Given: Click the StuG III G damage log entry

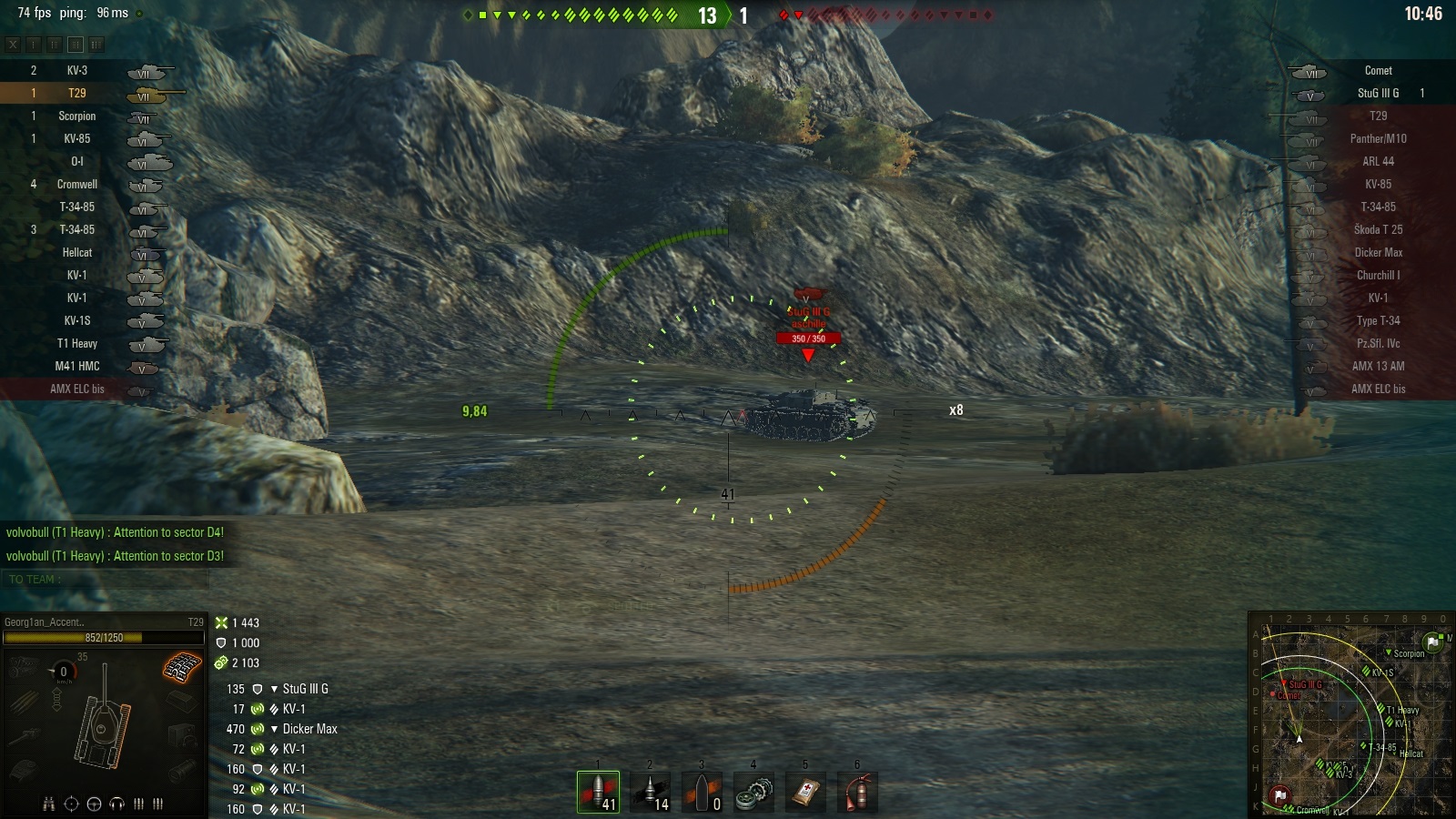Looking at the screenshot, I should pos(305,689).
